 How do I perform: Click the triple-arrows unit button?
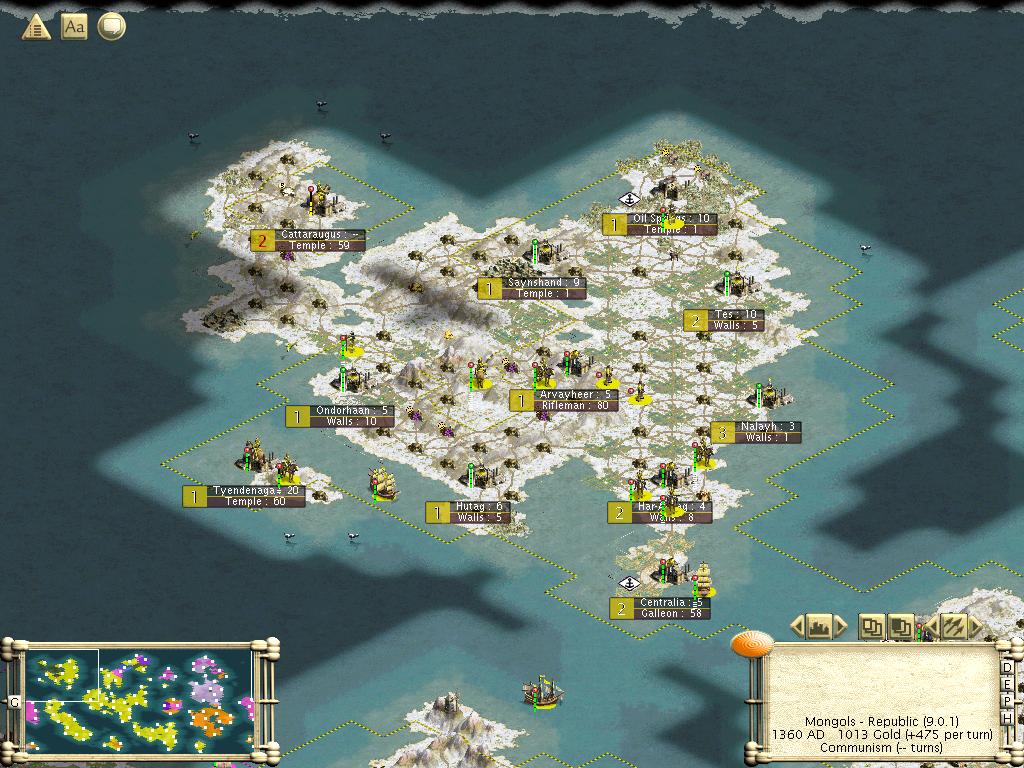point(954,627)
